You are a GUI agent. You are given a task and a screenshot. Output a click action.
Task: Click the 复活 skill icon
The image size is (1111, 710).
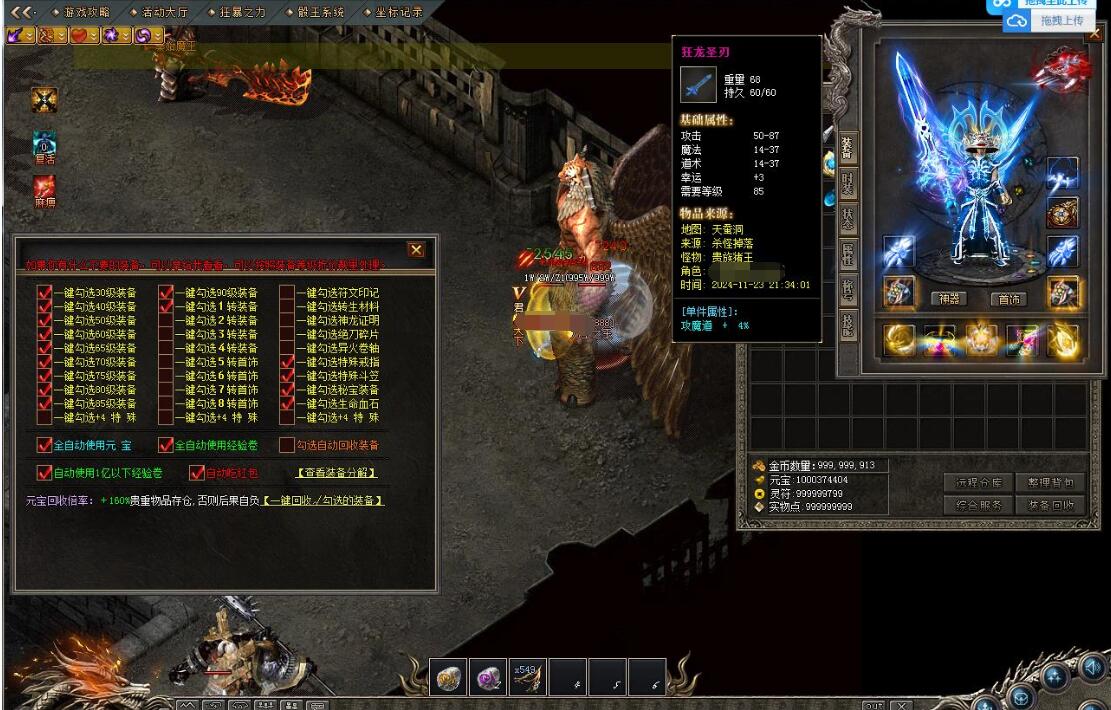click(x=44, y=146)
